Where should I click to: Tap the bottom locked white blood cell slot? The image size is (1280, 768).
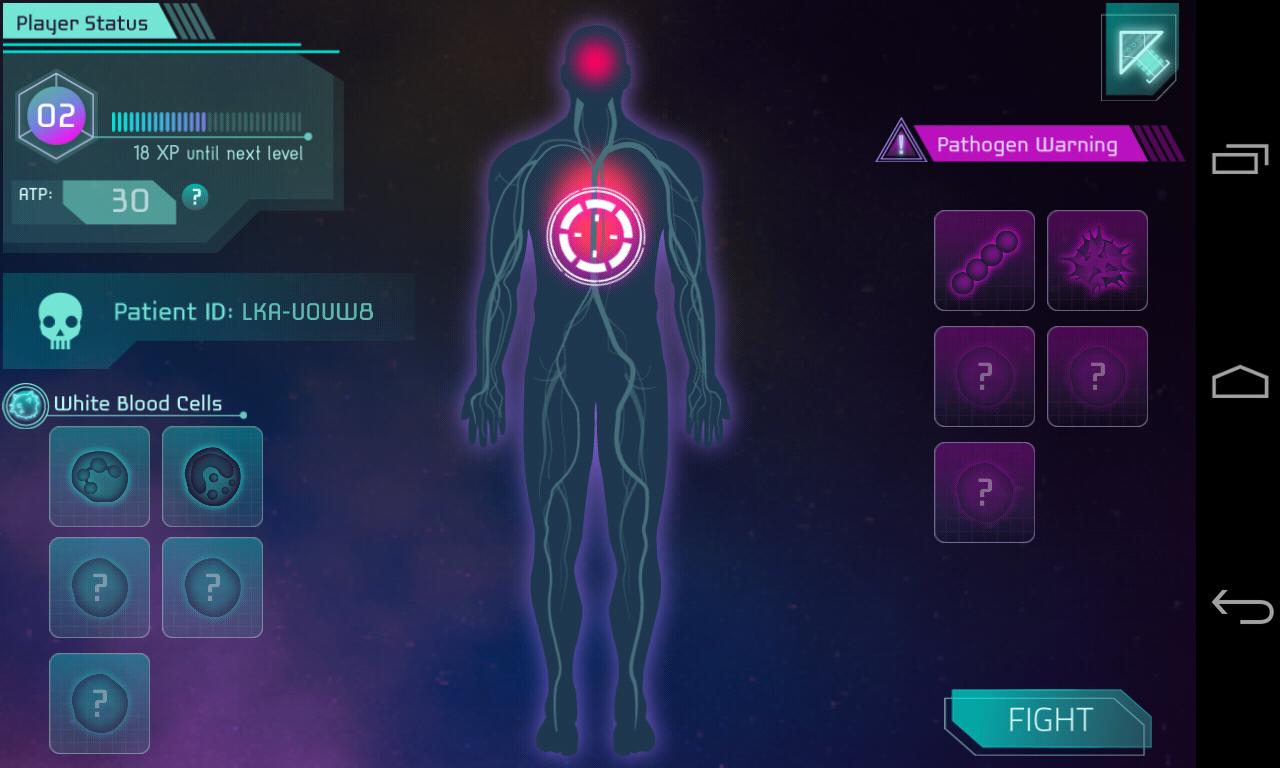(x=99, y=703)
